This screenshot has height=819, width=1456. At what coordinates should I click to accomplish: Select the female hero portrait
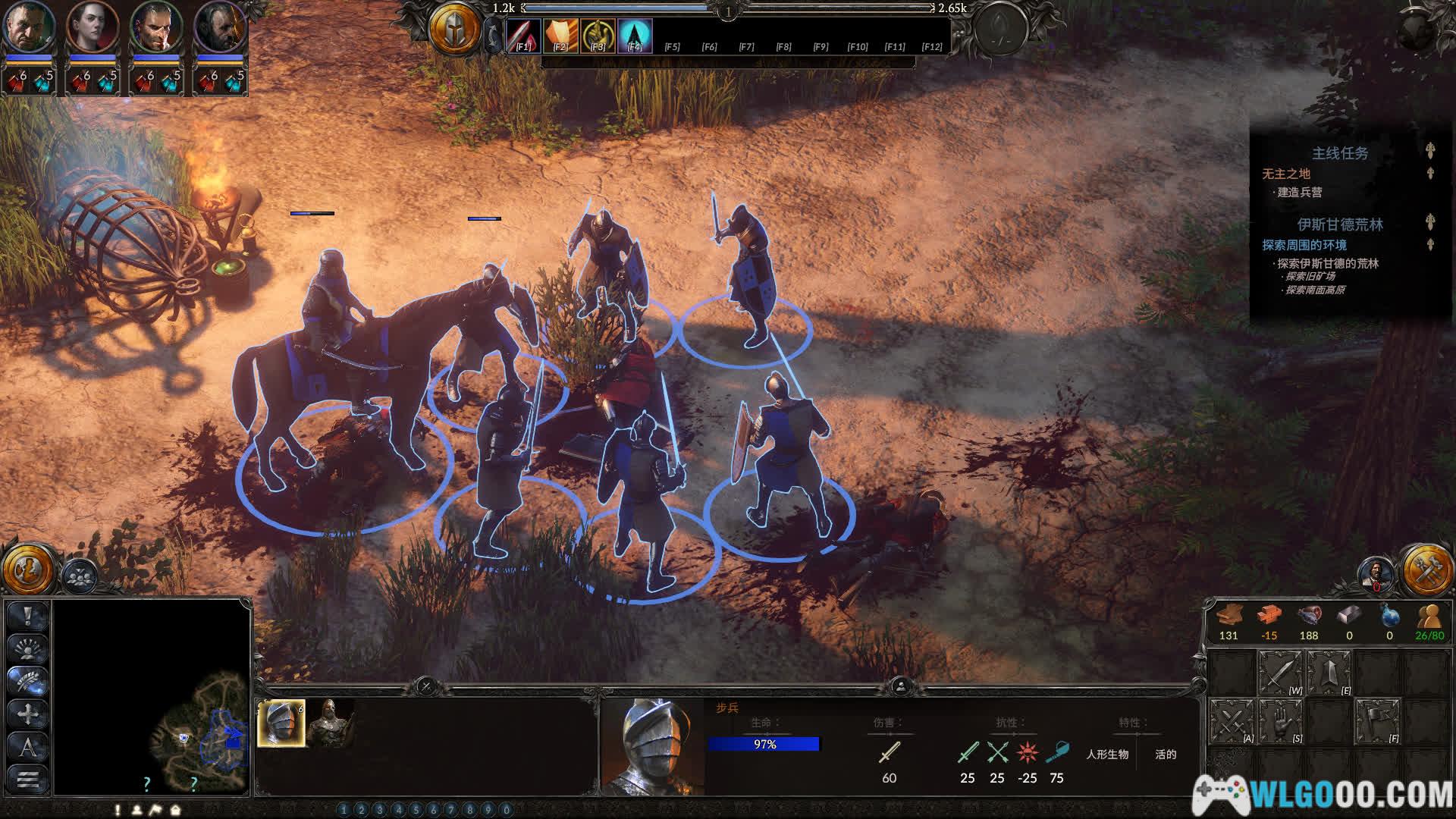(x=93, y=27)
